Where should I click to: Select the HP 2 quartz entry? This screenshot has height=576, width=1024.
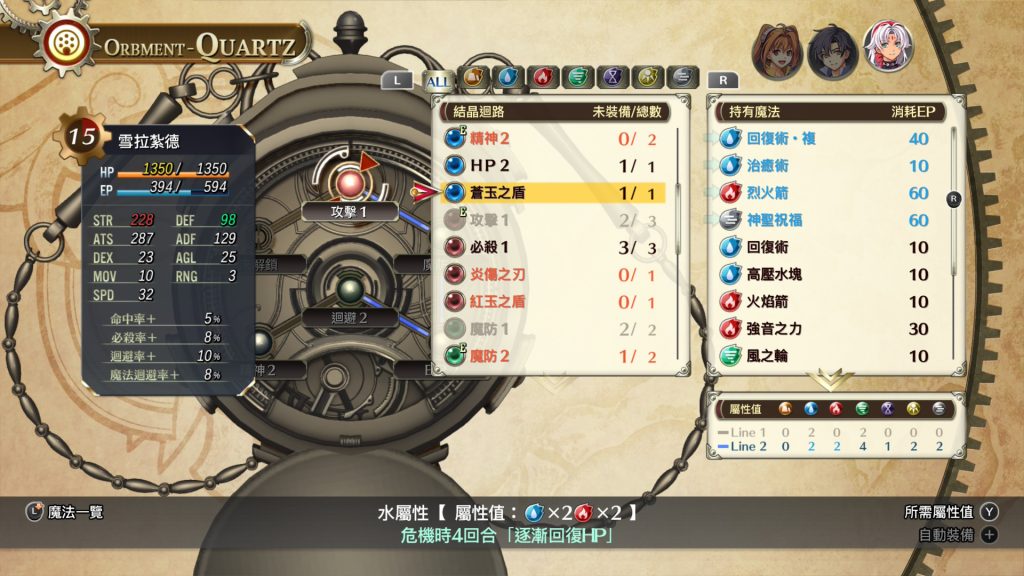tap(553, 166)
